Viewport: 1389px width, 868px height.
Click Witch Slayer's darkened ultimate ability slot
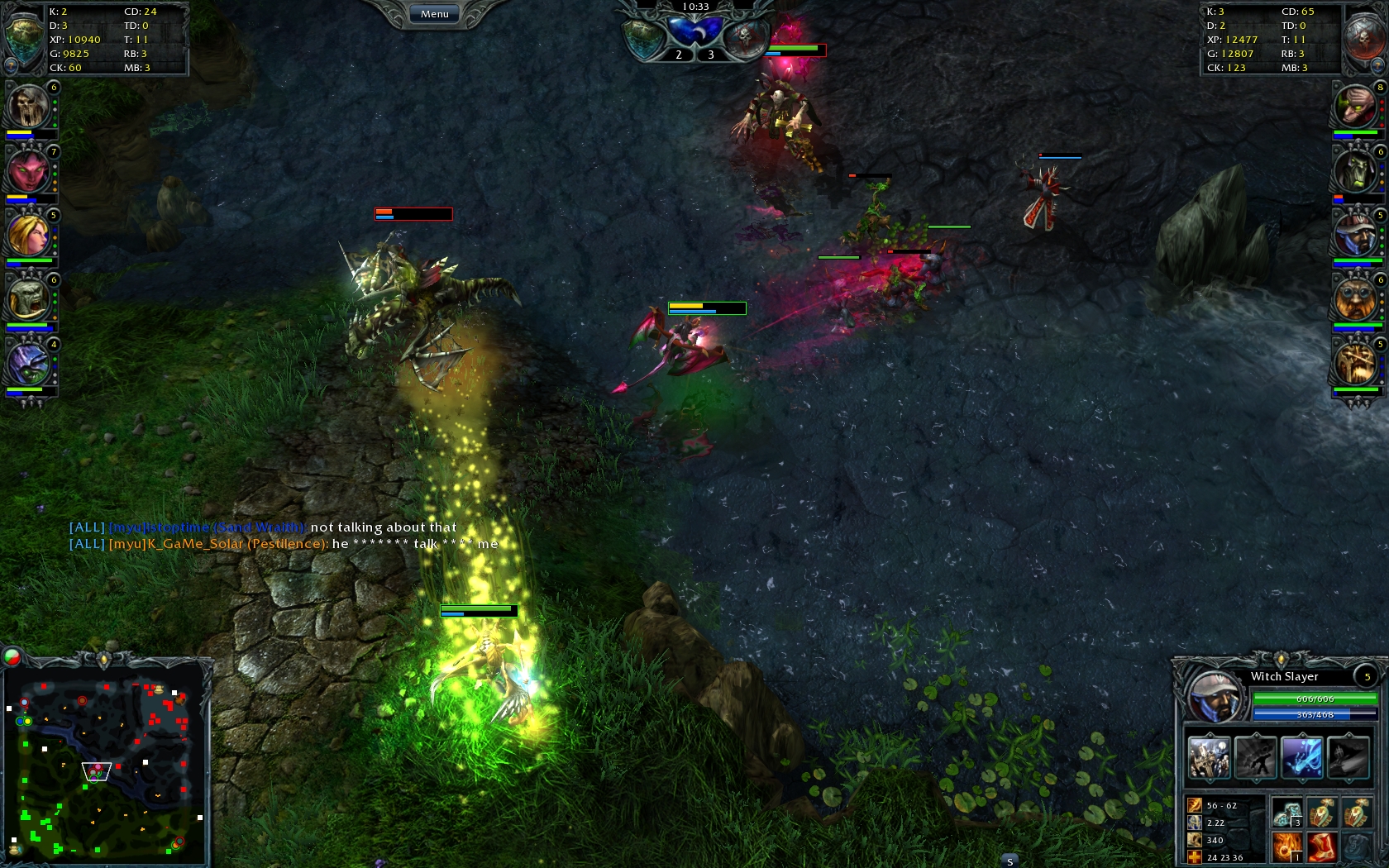[1349, 757]
